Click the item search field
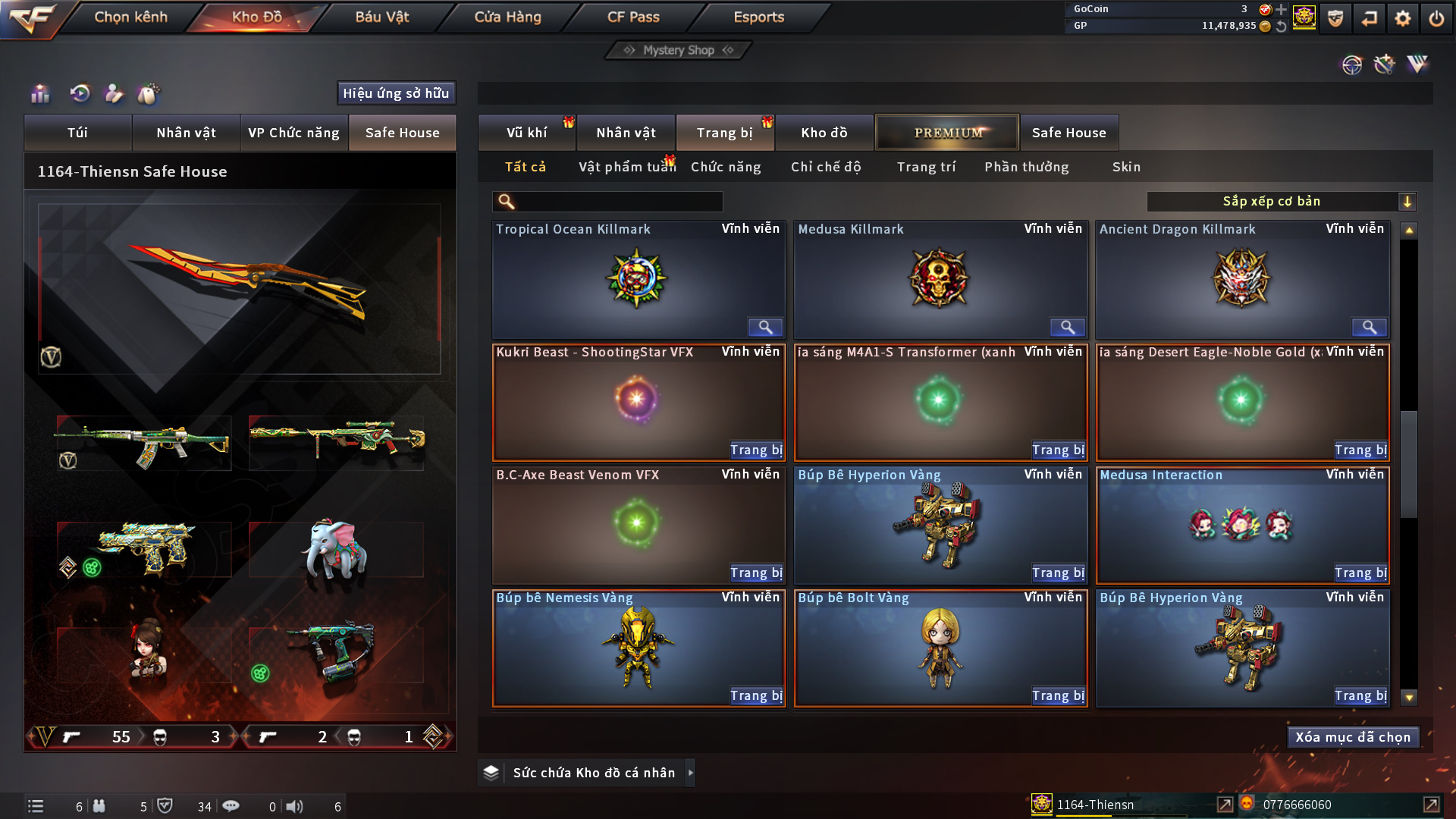Image resolution: width=1456 pixels, height=819 pixels. pyautogui.click(x=618, y=202)
